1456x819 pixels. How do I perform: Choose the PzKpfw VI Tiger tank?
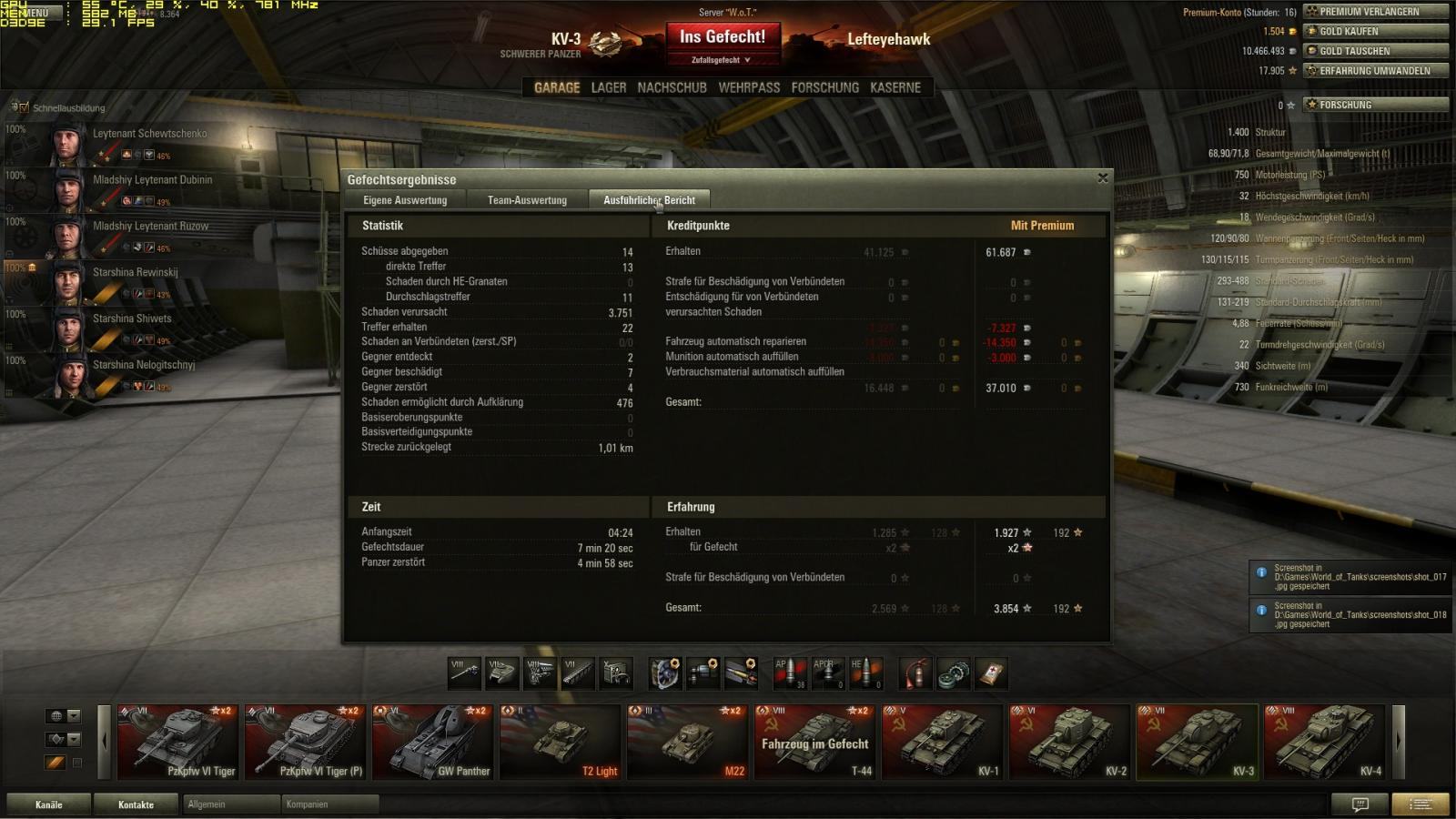[x=178, y=743]
